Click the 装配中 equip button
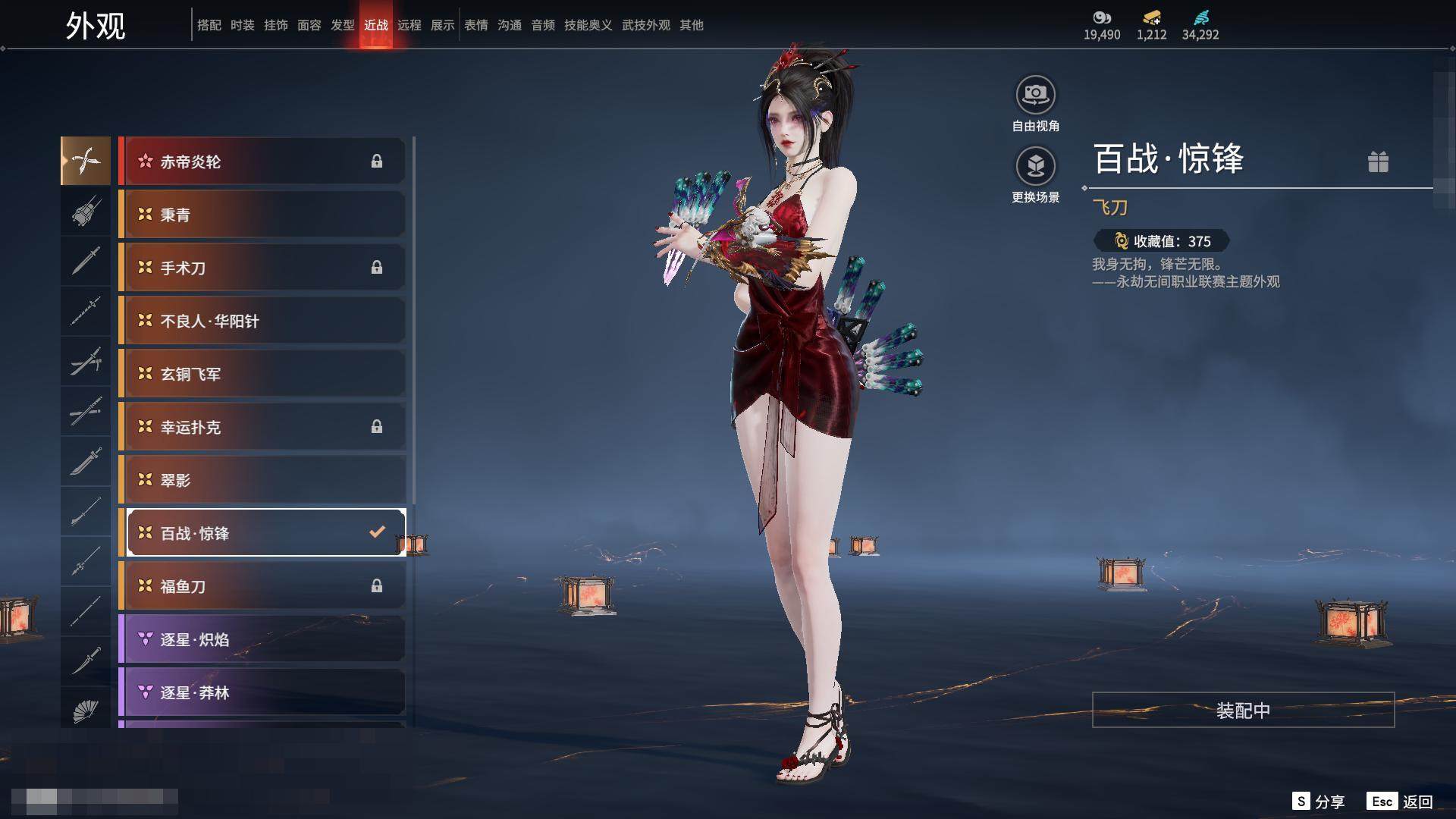Image resolution: width=1456 pixels, height=819 pixels. point(1243,710)
